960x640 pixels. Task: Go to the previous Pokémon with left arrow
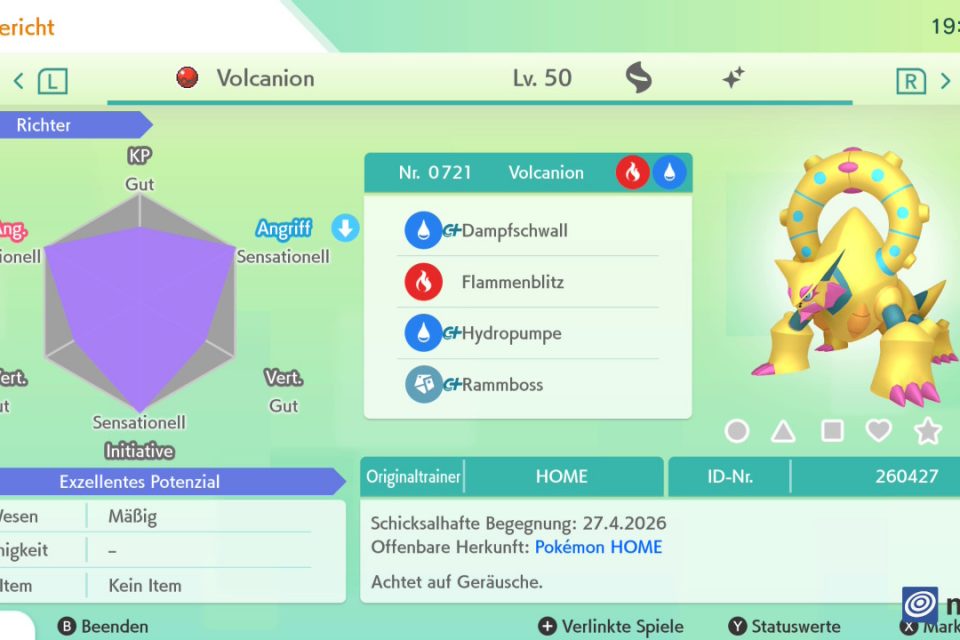pyautogui.click(x=19, y=81)
